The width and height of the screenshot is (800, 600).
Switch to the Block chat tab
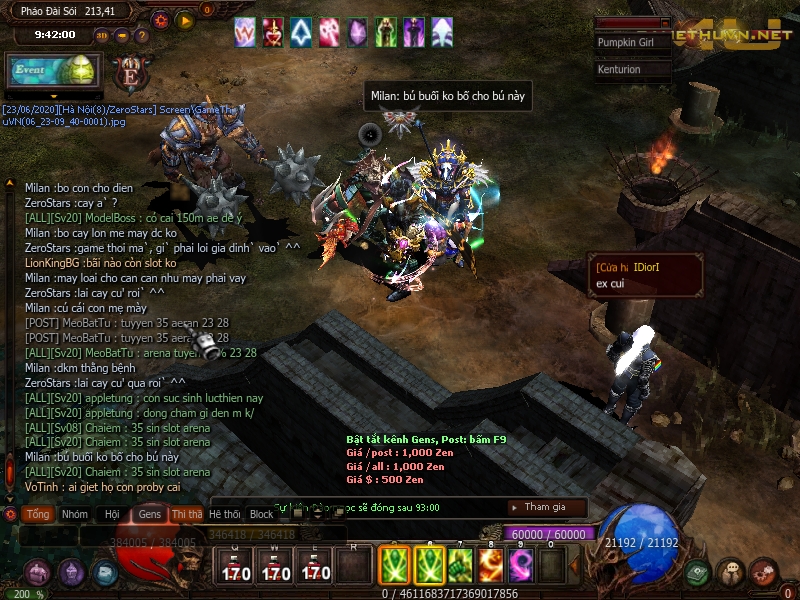(x=262, y=514)
